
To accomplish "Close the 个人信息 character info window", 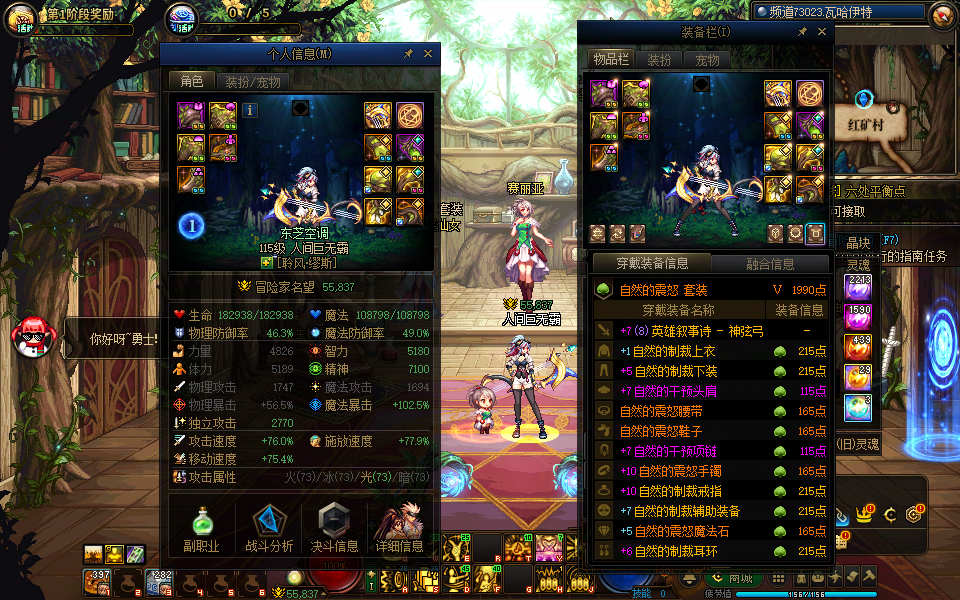I will coord(428,54).
